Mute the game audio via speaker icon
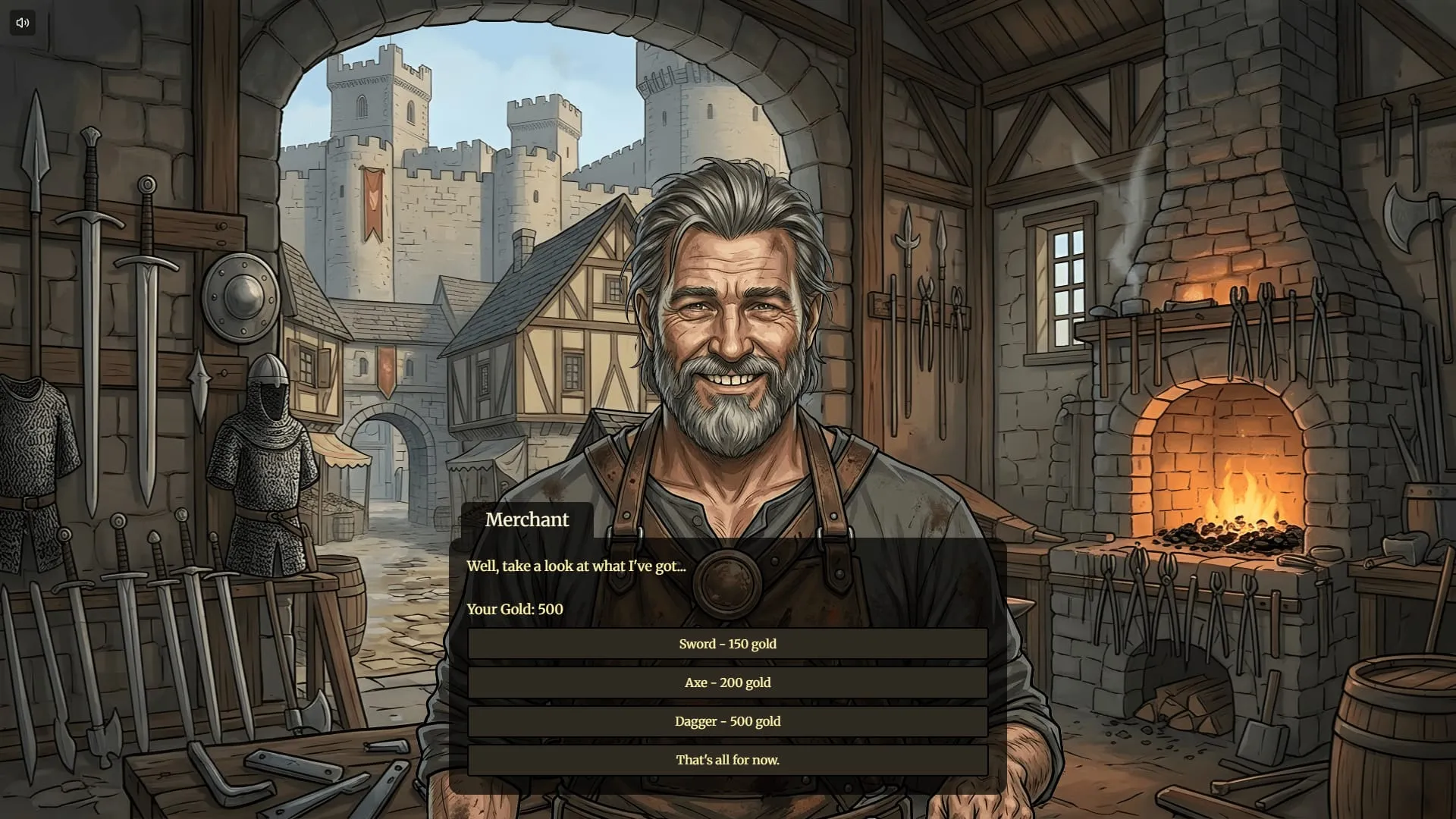The image size is (1456, 819). point(22,22)
